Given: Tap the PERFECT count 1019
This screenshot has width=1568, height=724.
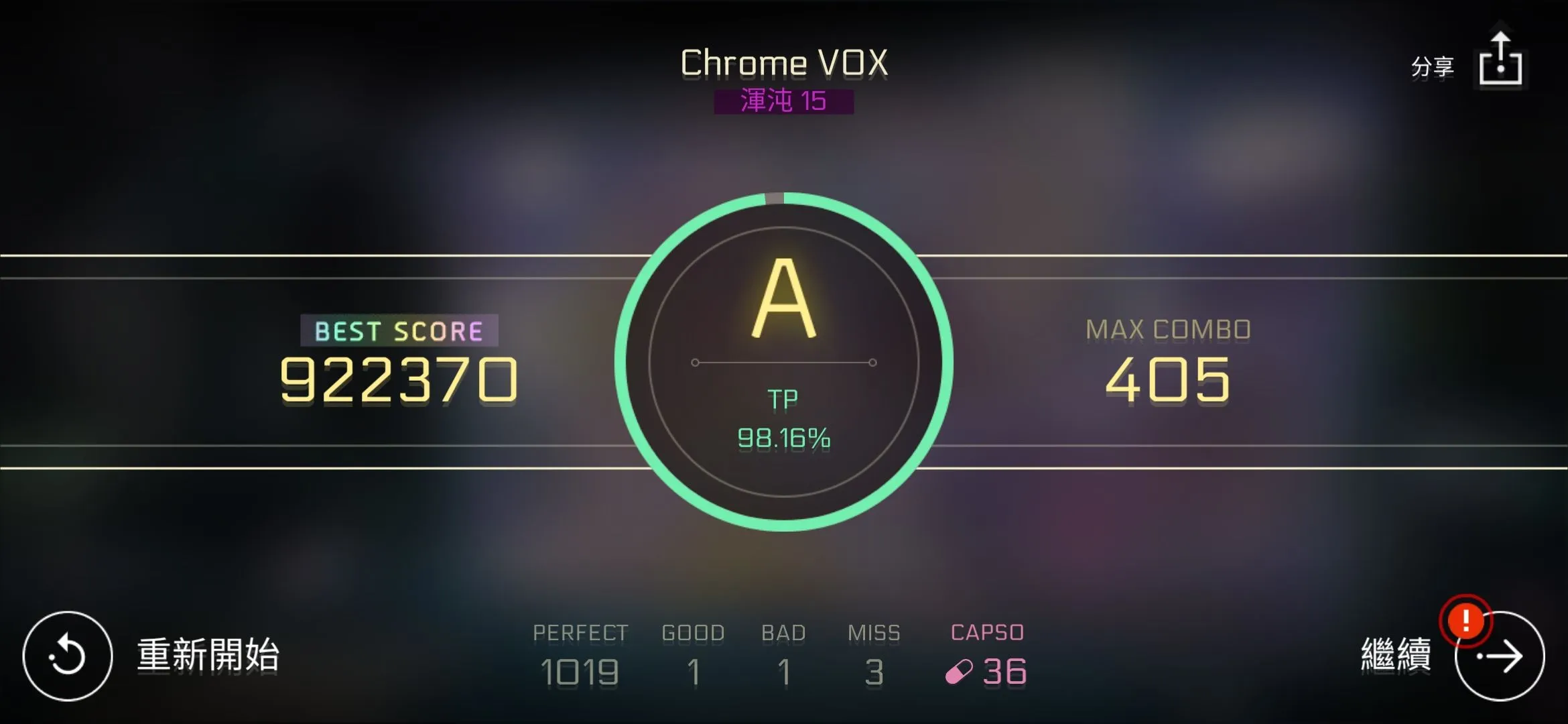Looking at the screenshot, I should pyautogui.click(x=580, y=670).
